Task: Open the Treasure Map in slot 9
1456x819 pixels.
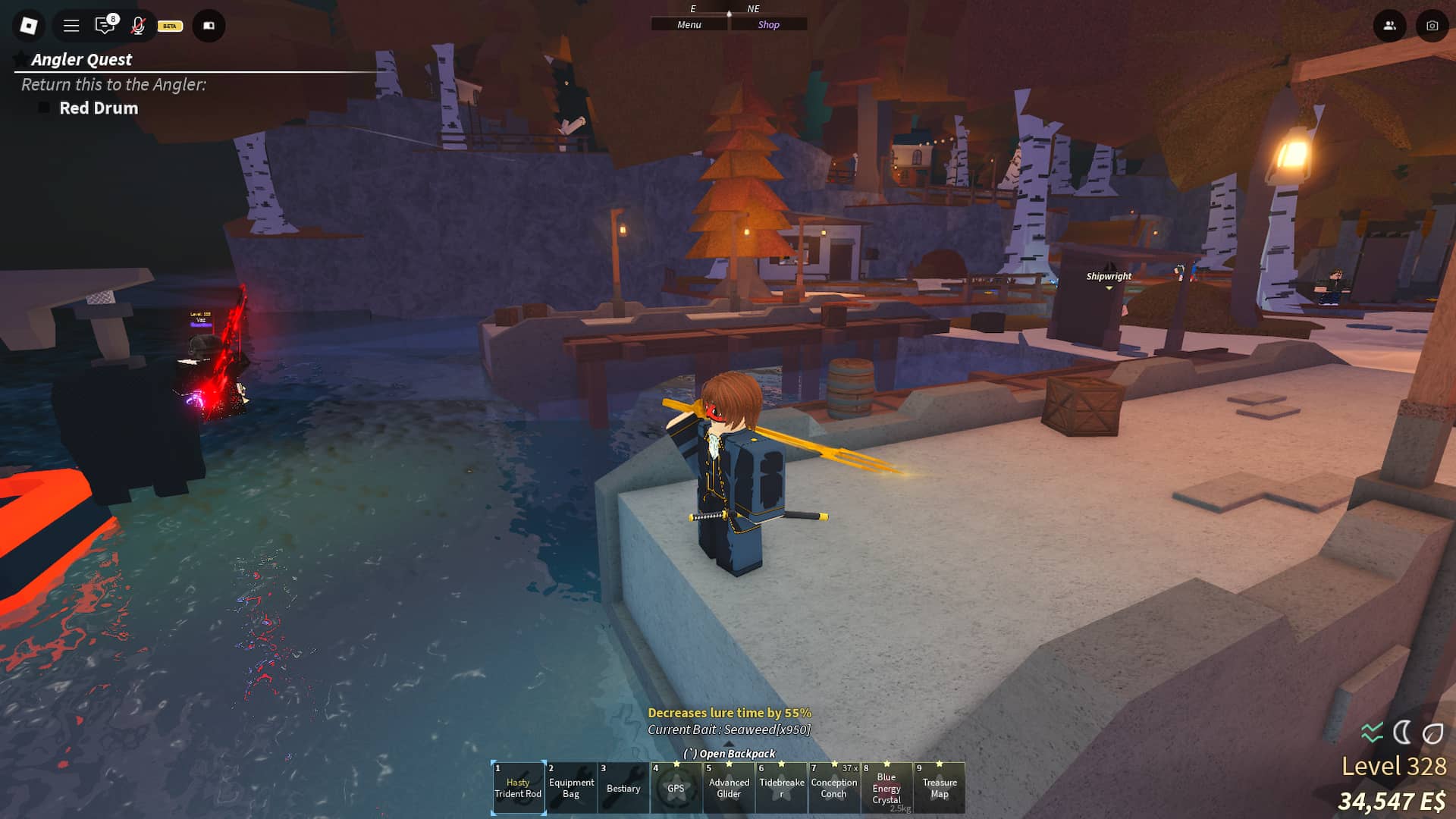Action: click(x=940, y=787)
